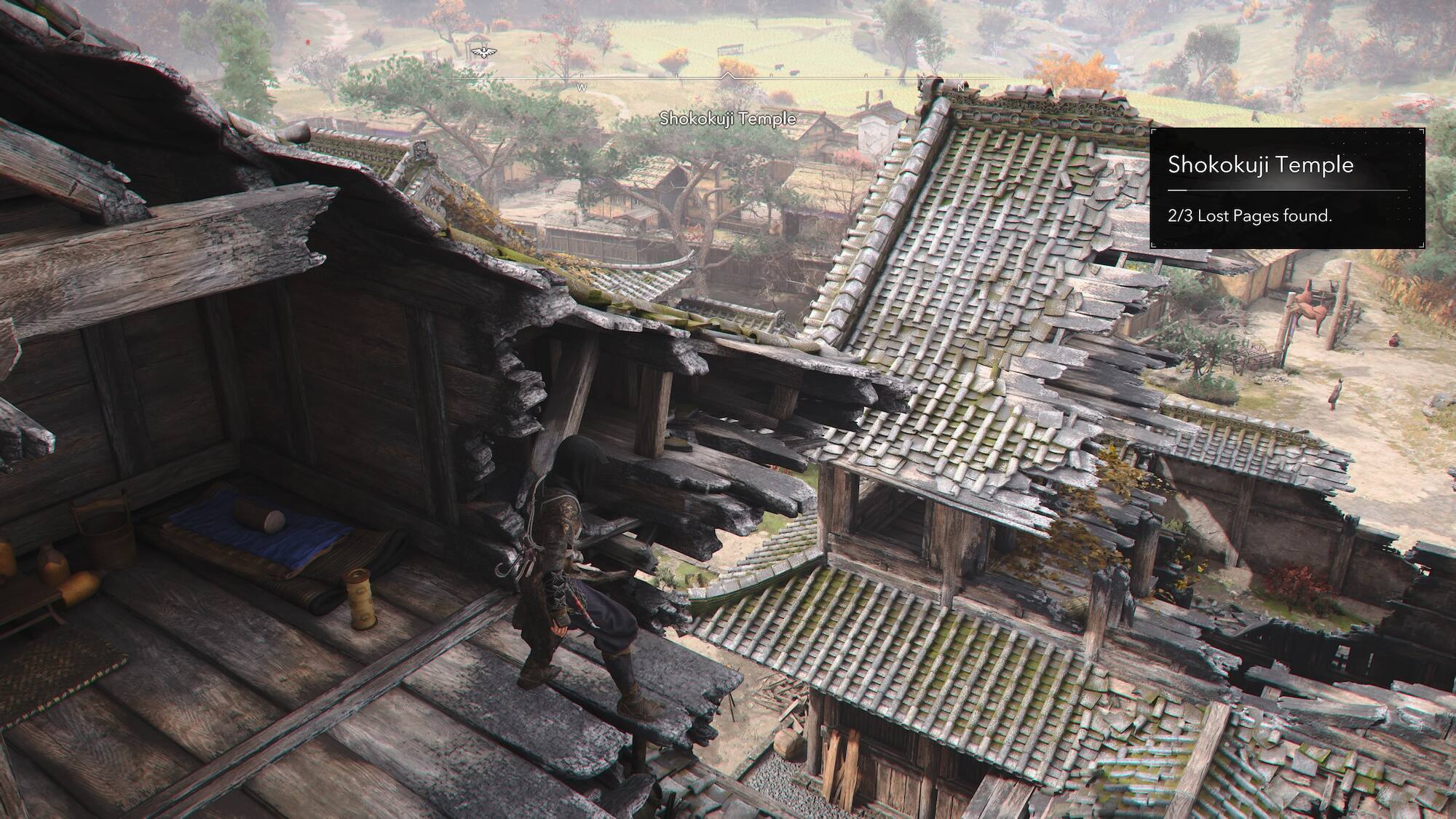Click the Shokokuji Temple notification title
The height and width of the screenshot is (819, 1456).
pyautogui.click(x=1262, y=165)
